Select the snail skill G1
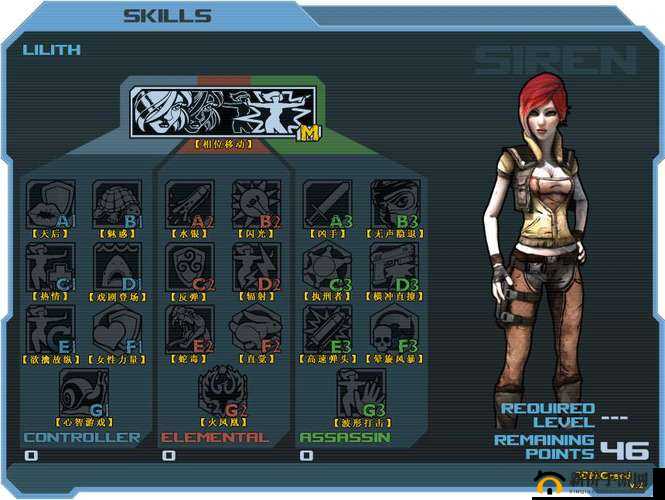This screenshot has width=665, height=500. click(83, 391)
